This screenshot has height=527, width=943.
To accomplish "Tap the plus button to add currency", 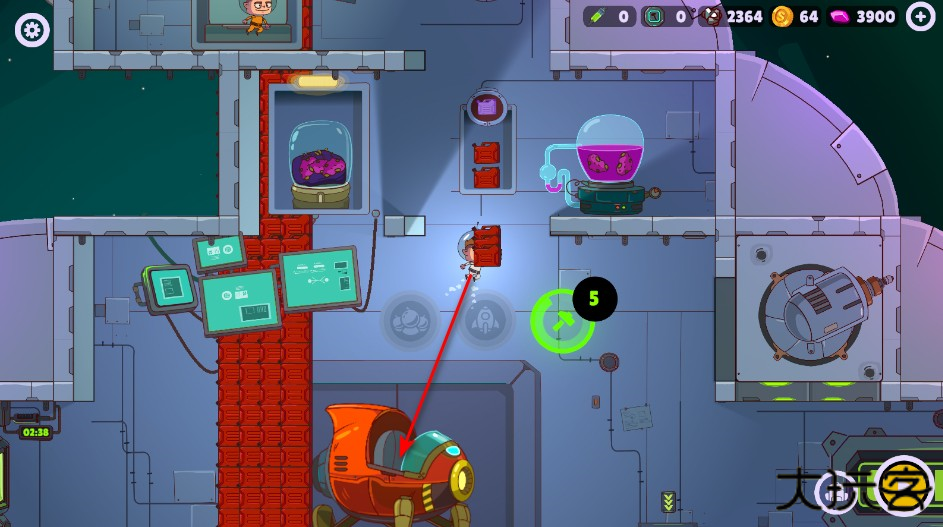I will [920, 16].
